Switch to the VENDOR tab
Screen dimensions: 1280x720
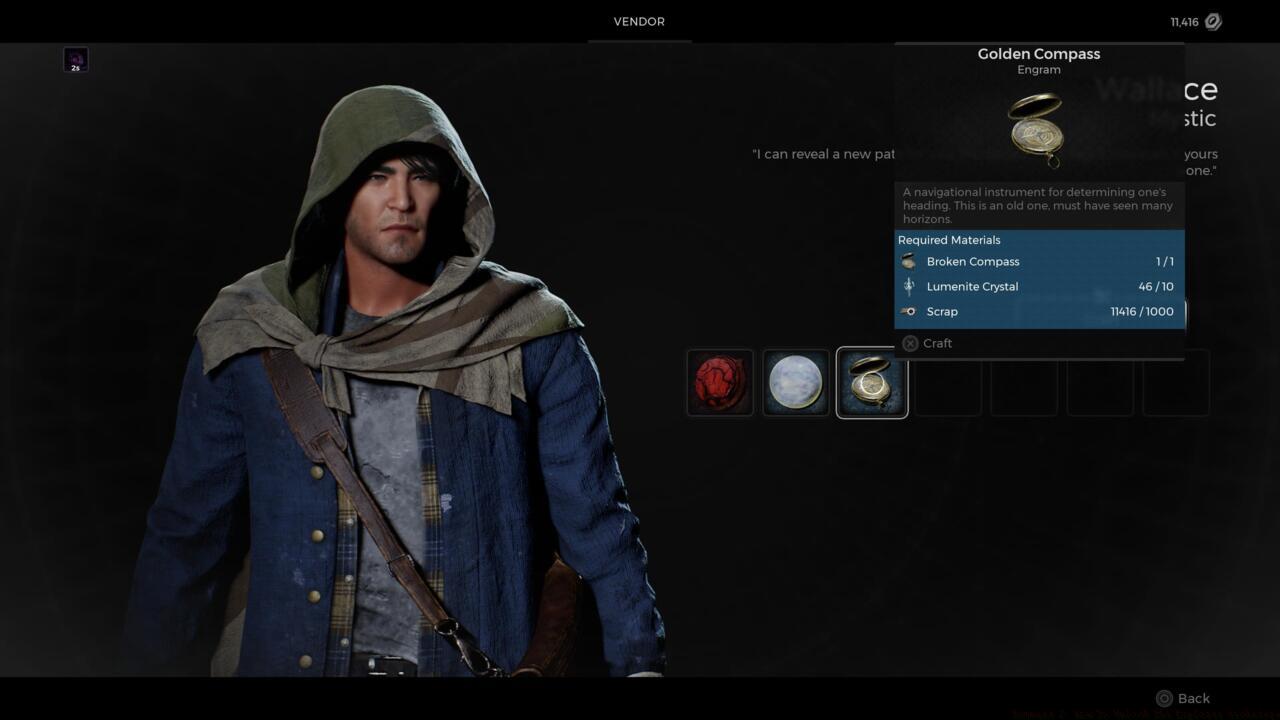coord(638,21)
